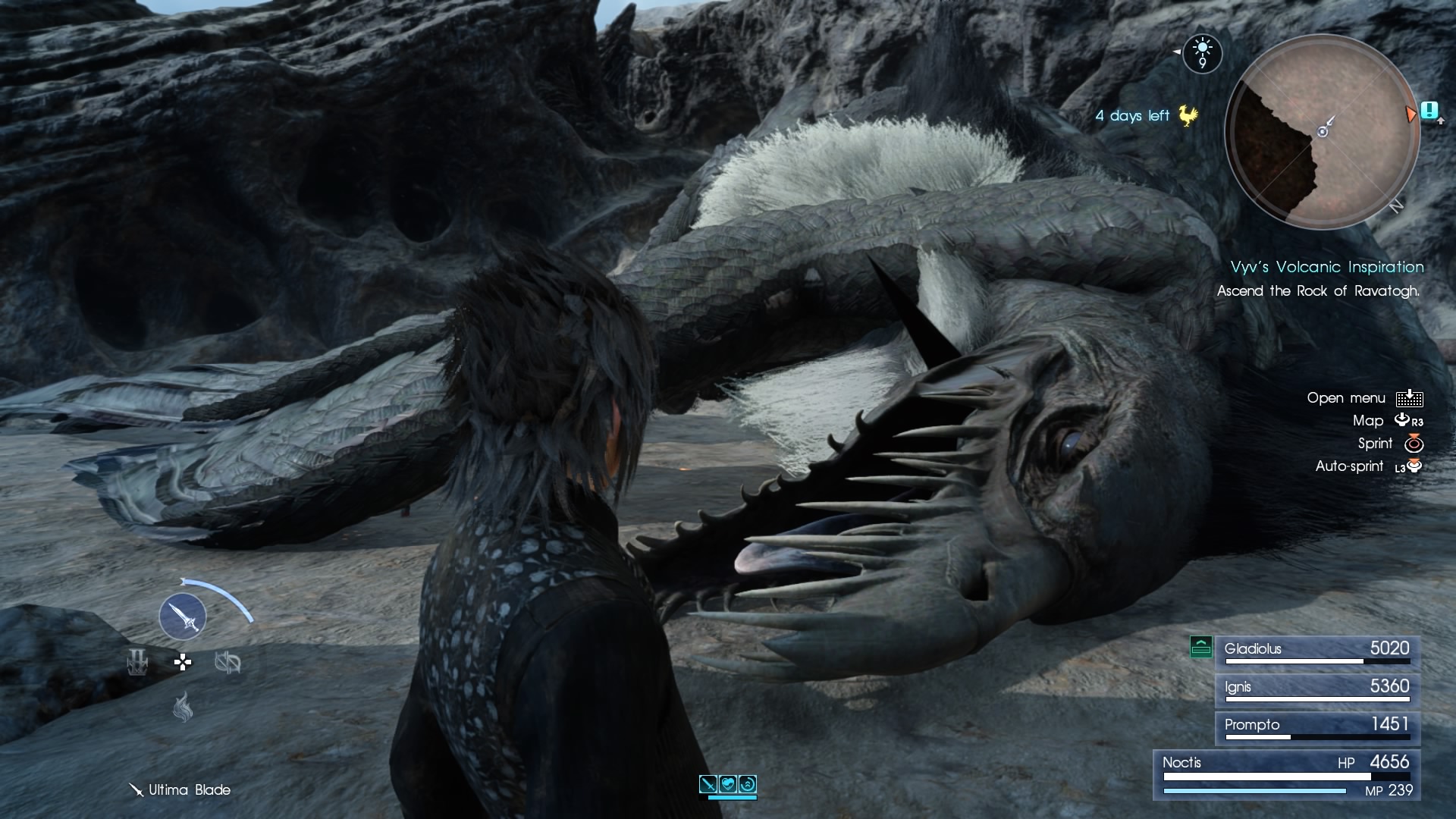Select the sword icon in the weapon wheel
The height and width of the screenshot is (819, 1456).
[x=184, y=617]
